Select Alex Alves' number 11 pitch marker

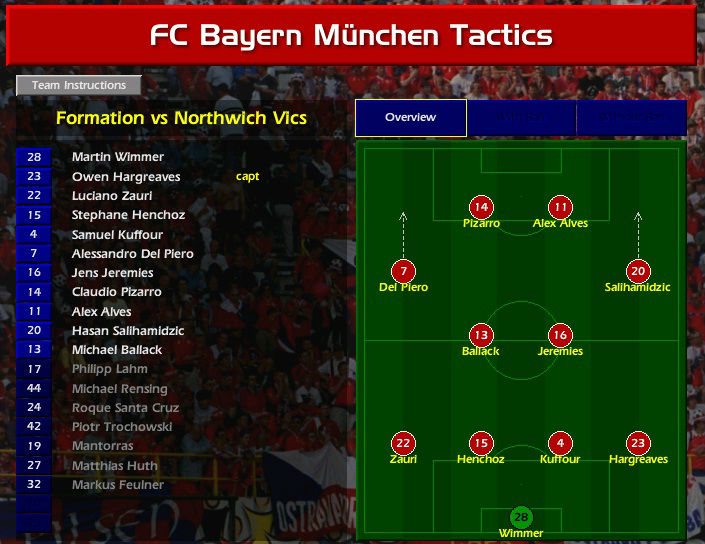coord(560,208)
